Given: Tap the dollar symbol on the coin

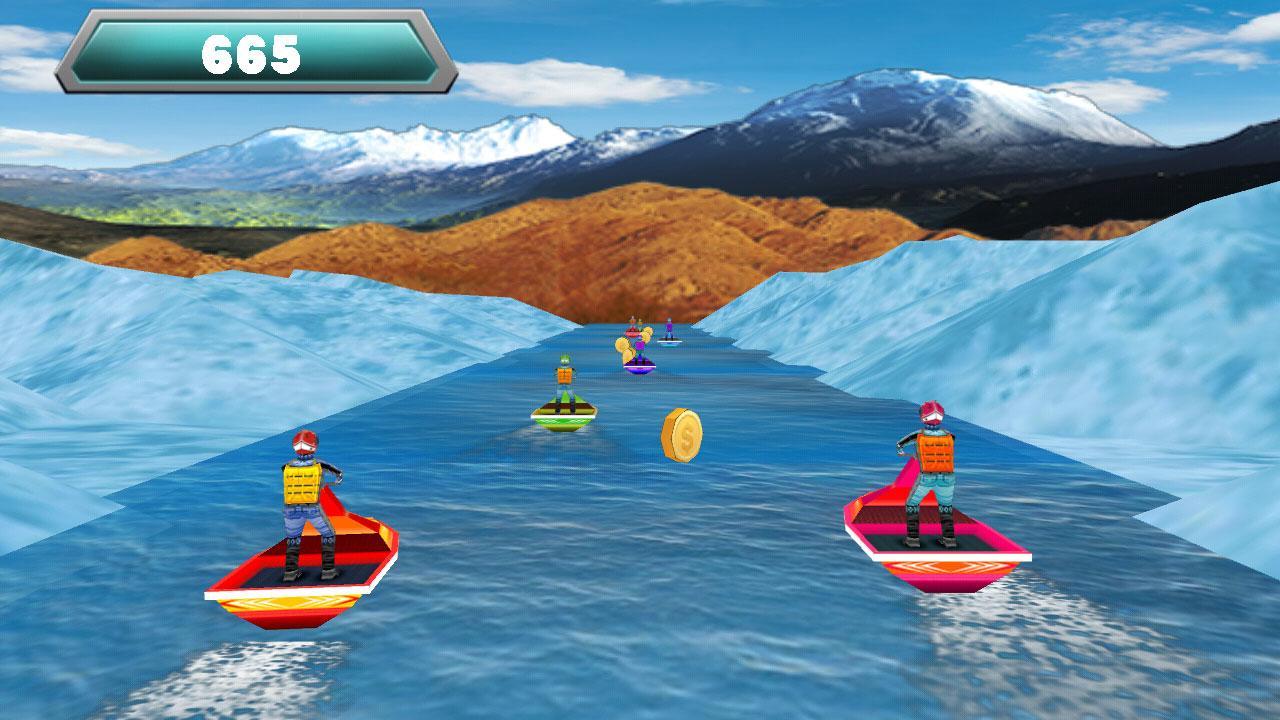Looking at the screenshot, I should pyautogui.click(x=686, y=434).
